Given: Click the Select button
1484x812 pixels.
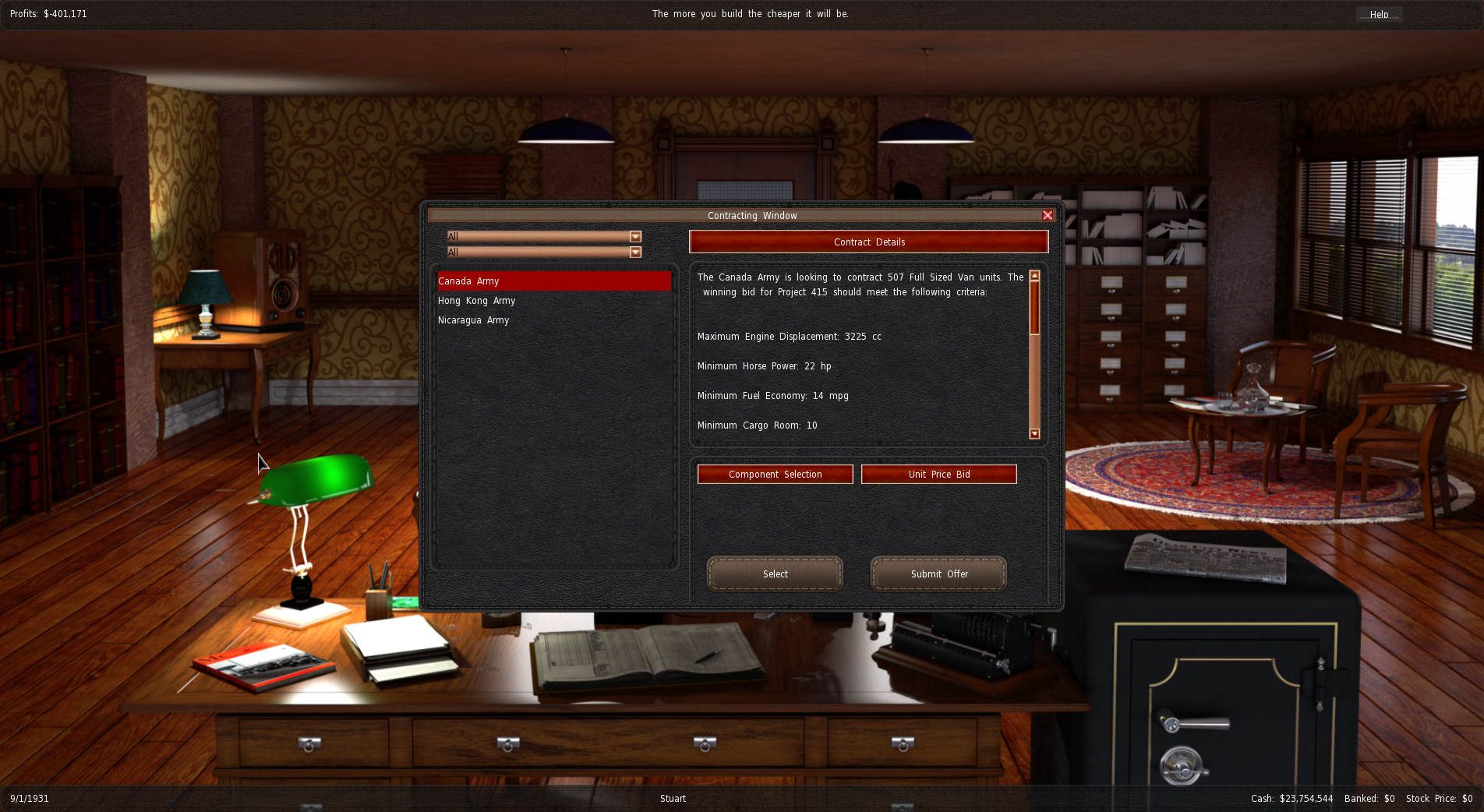Looking at the screenshot, I should 775,574.
